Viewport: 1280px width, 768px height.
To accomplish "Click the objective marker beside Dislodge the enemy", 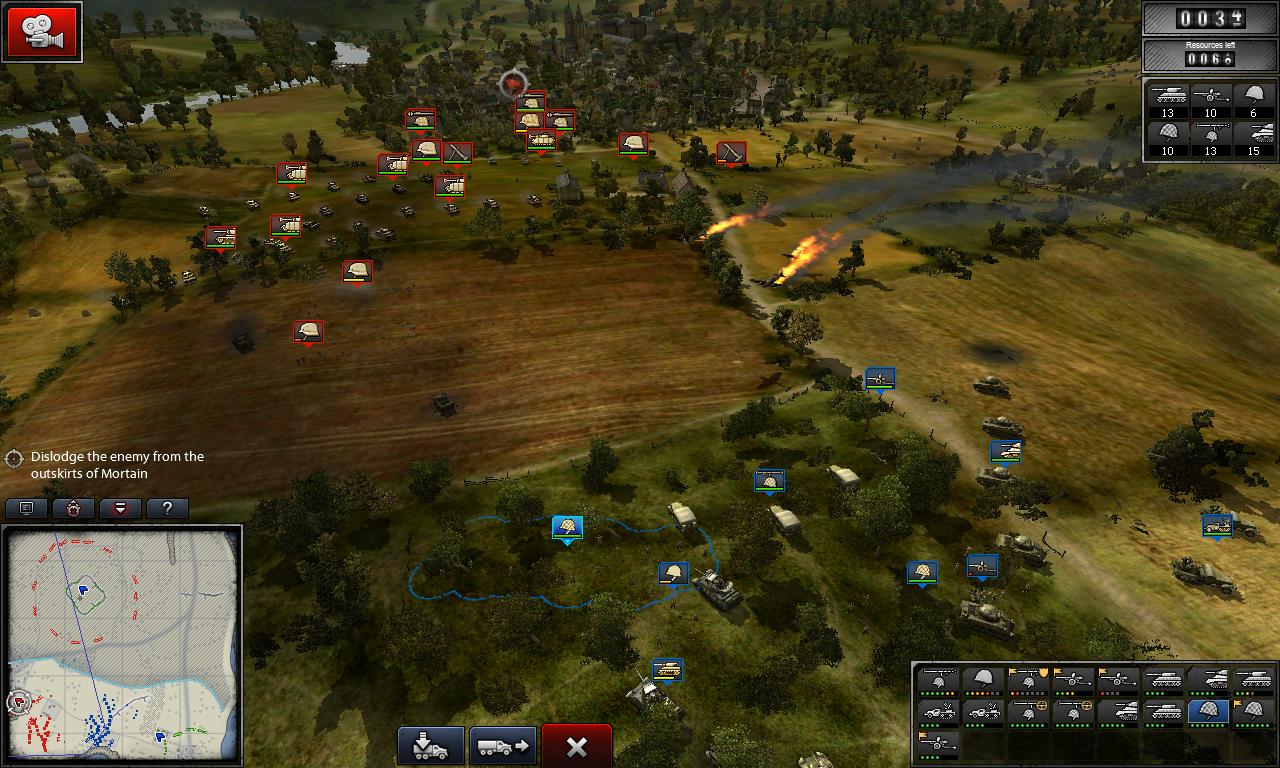I will pos(14,458).
